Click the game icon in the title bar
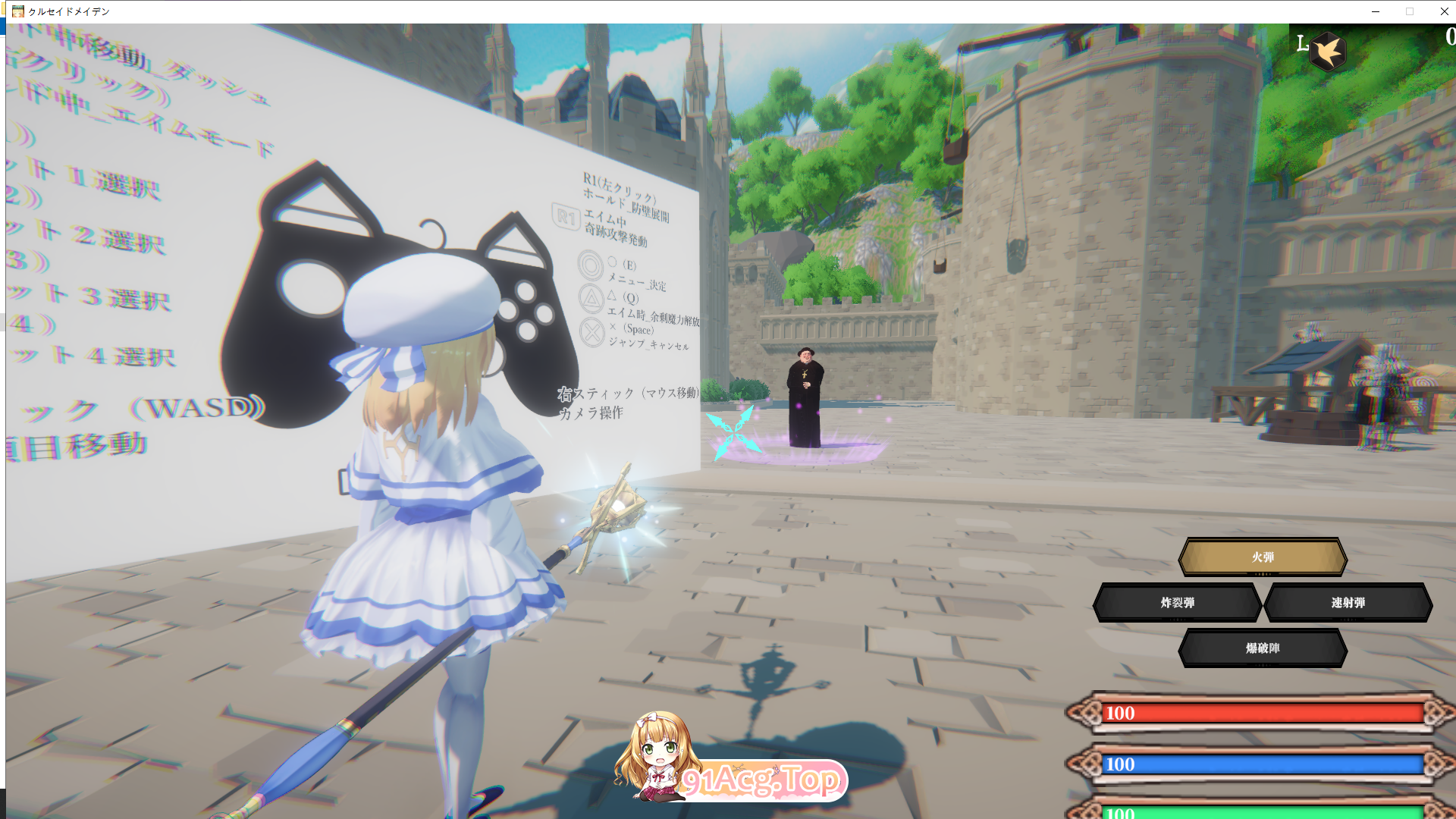 (17, 11)
